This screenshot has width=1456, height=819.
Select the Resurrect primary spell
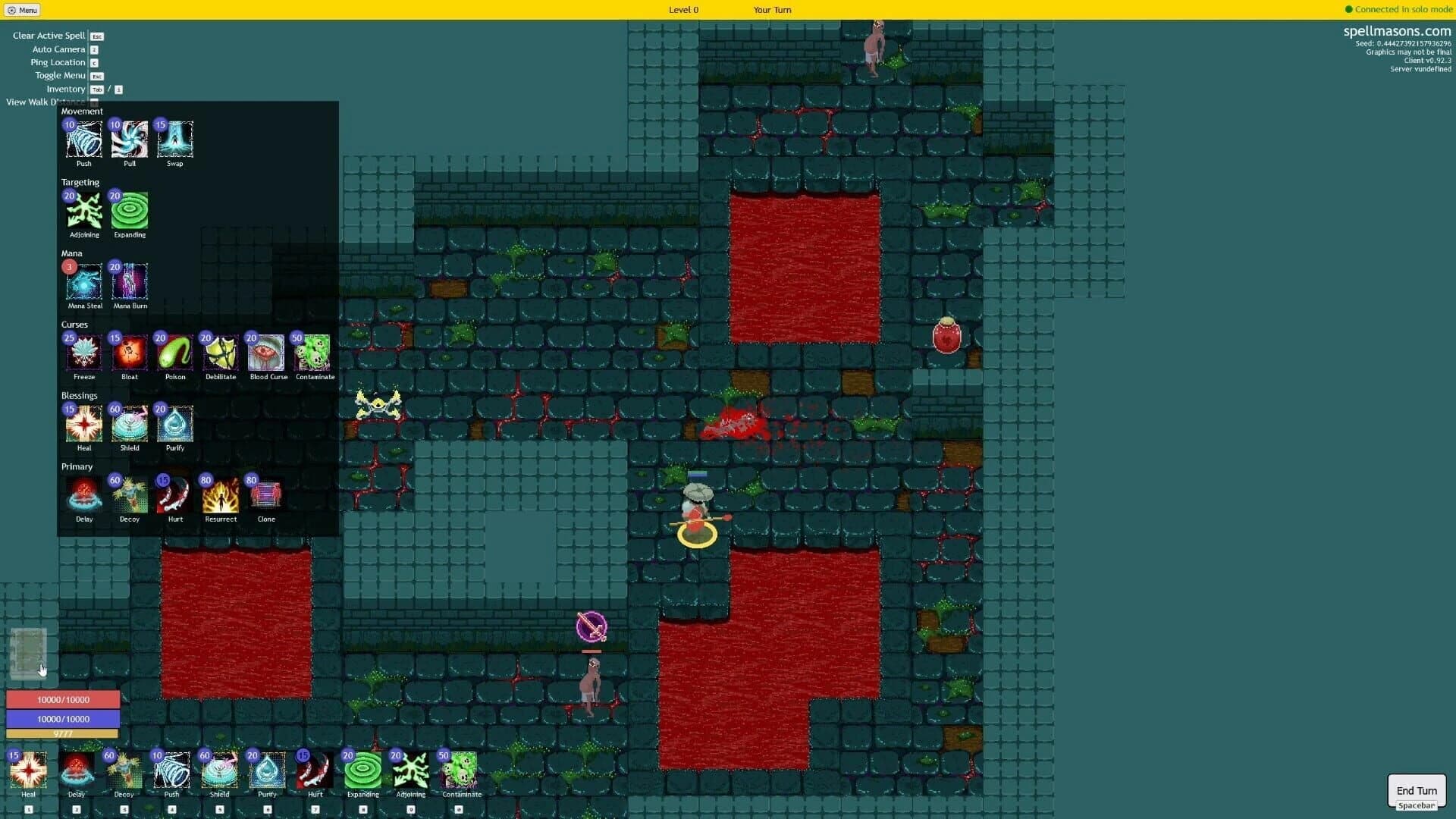click(220, 496)
